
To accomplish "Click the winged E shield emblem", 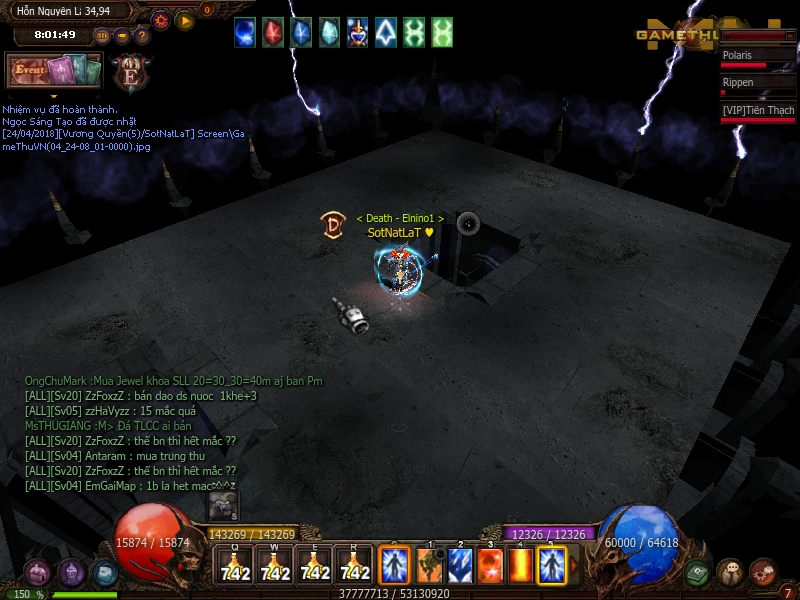I will pyautogui.click(x=130, y=73).
